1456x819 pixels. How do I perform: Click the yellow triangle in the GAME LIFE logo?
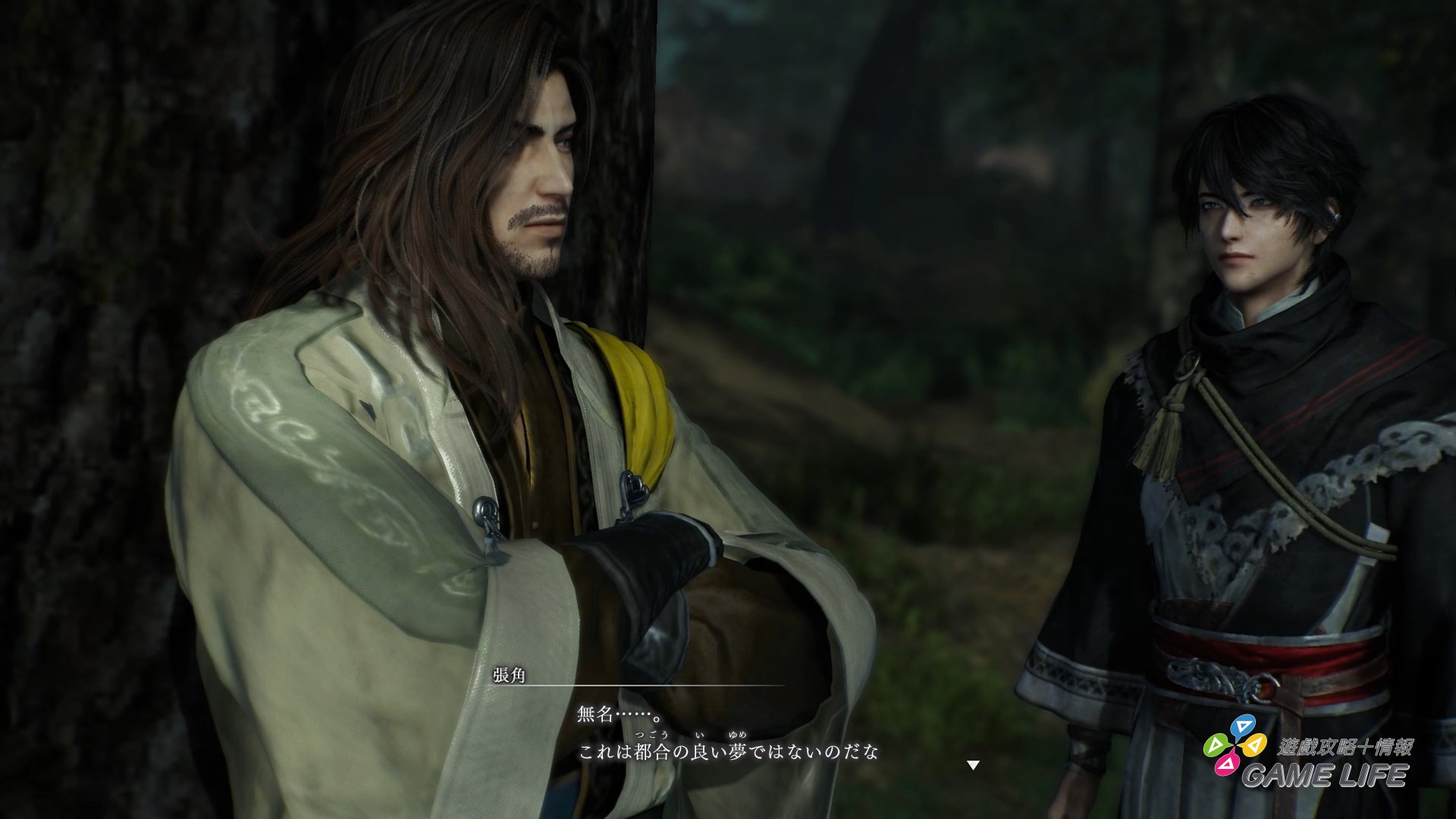pyautogui.click(x=1255, y=745)
